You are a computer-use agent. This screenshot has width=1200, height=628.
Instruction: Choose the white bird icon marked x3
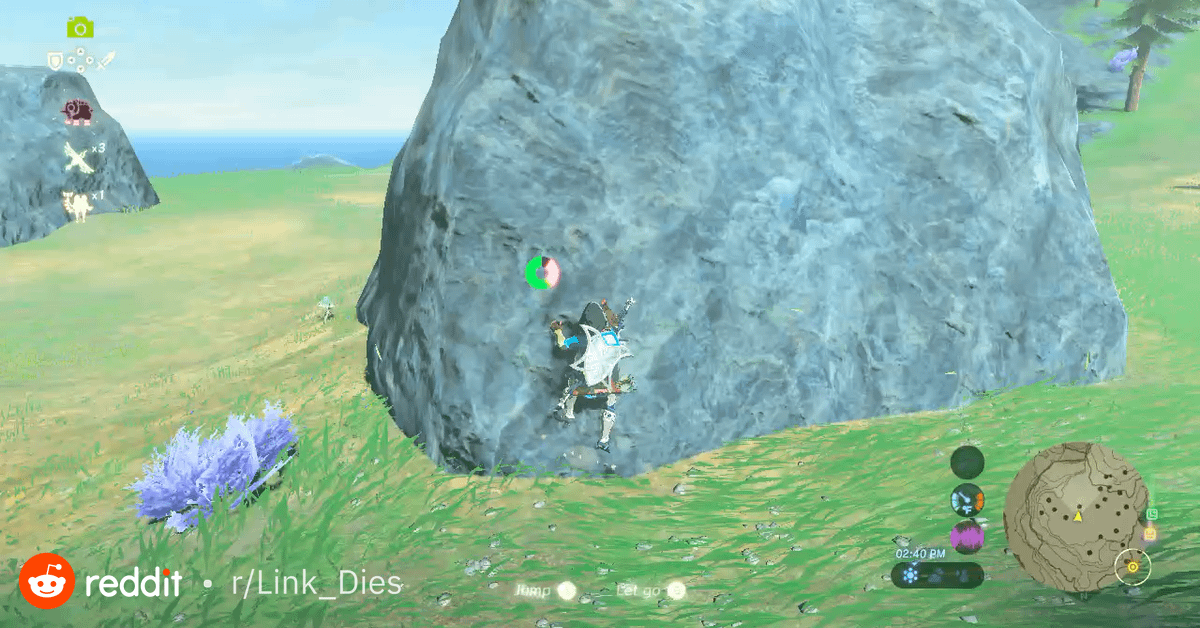click(x=80, y=157)
